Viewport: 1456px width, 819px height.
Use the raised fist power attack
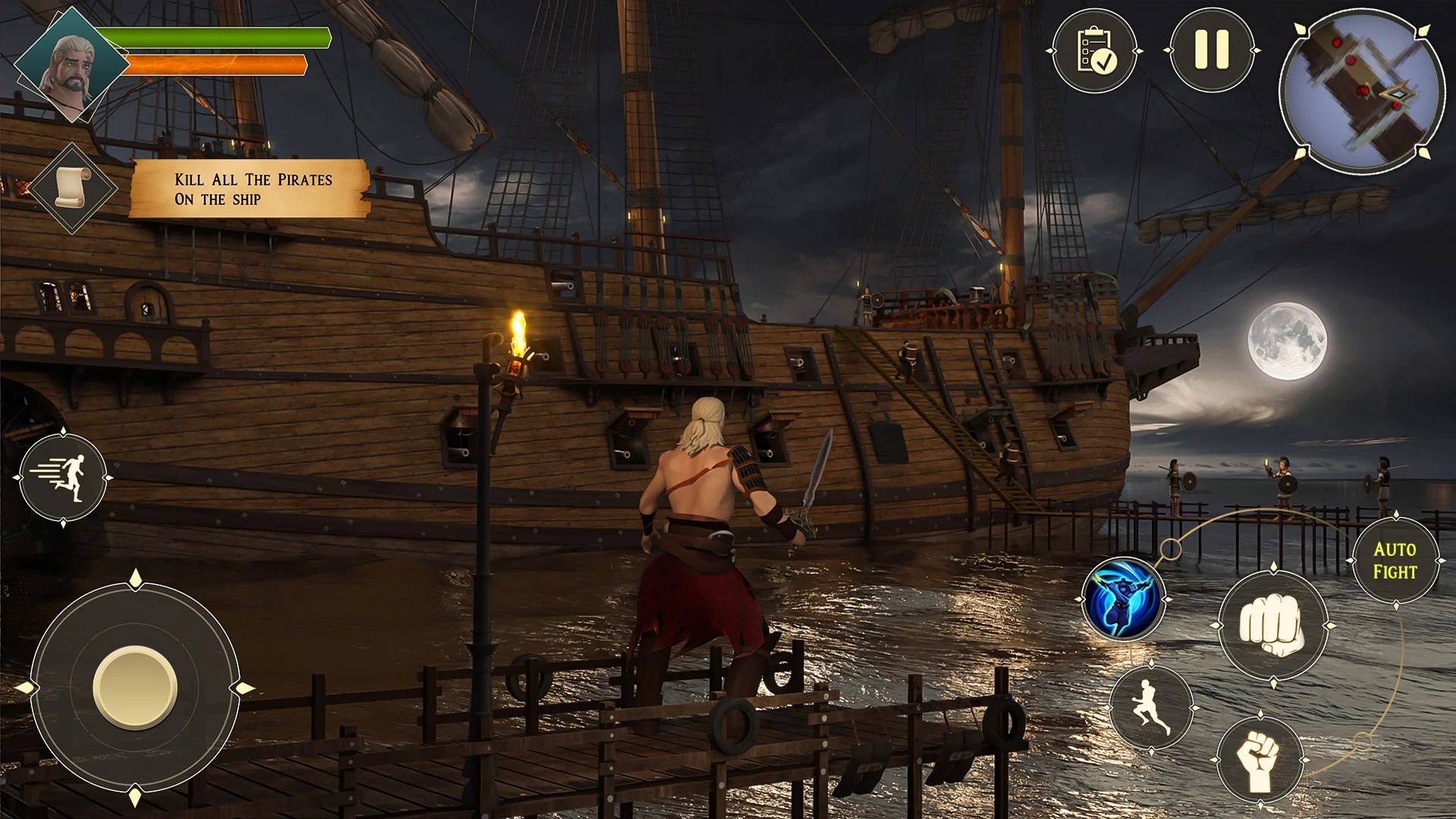(x=1260, y=759)
